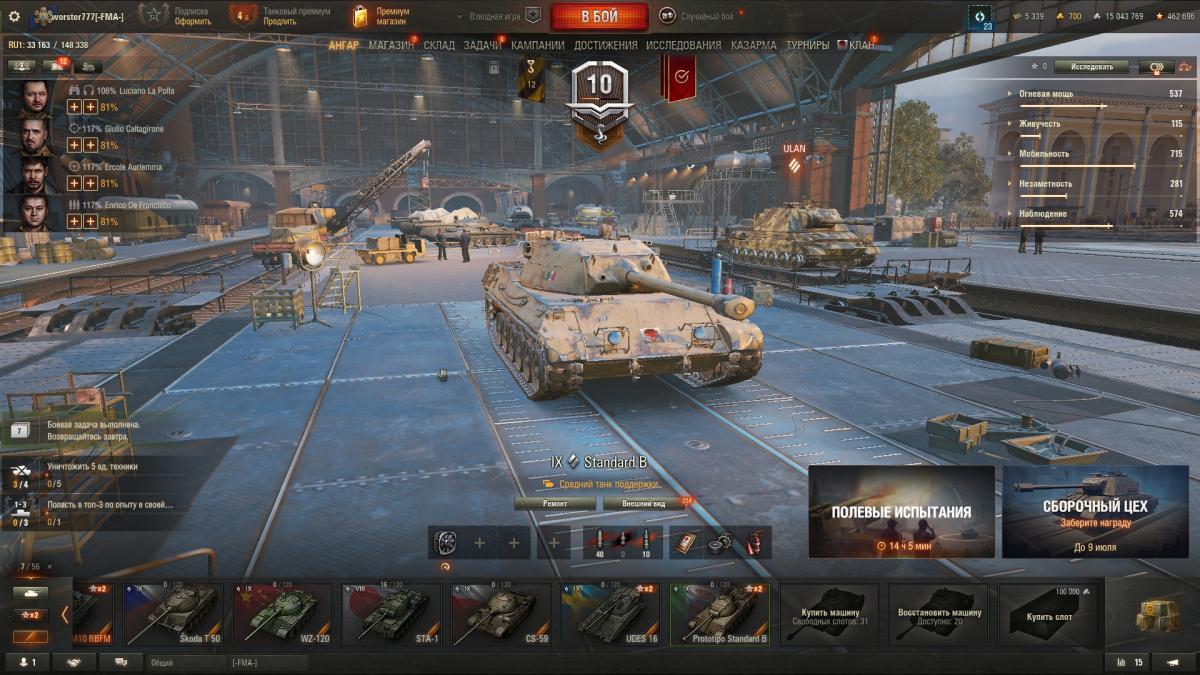Click the Ремонт button
Screen dimensions: 1200x675
click(555, 503)
